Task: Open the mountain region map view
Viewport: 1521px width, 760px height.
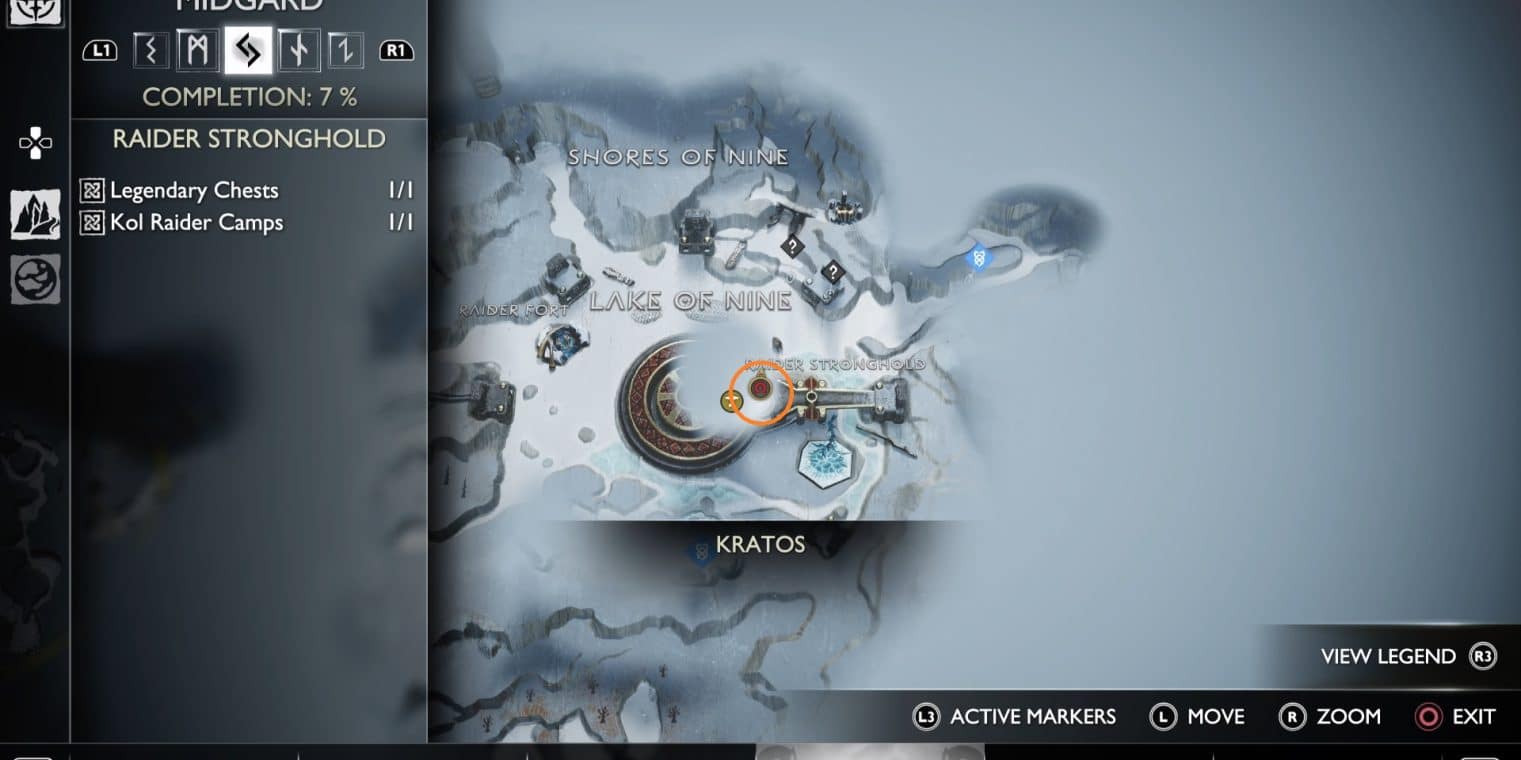Action: (x=35, y=214)
